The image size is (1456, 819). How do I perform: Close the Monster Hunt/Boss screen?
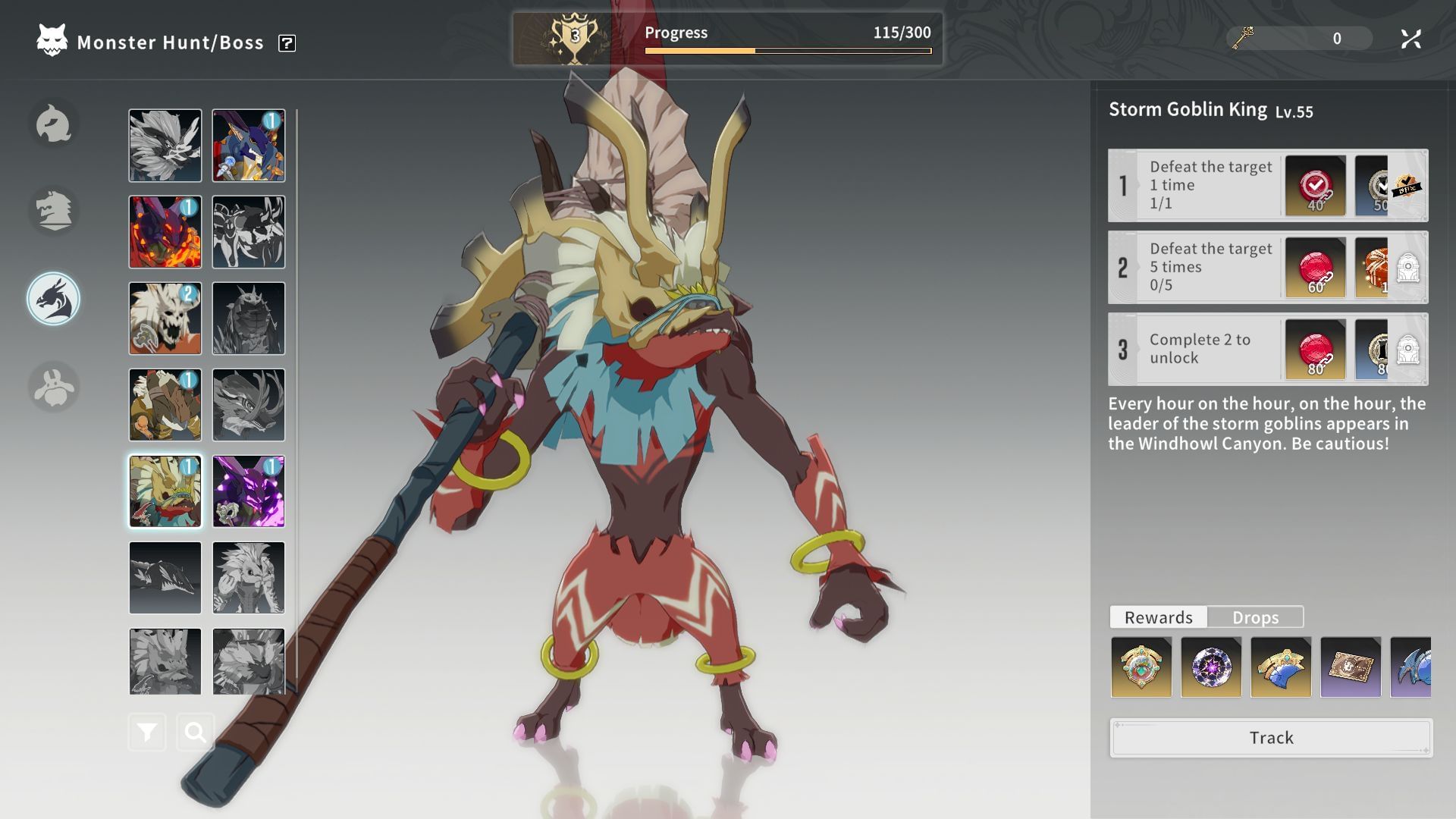click(1410, 39)
